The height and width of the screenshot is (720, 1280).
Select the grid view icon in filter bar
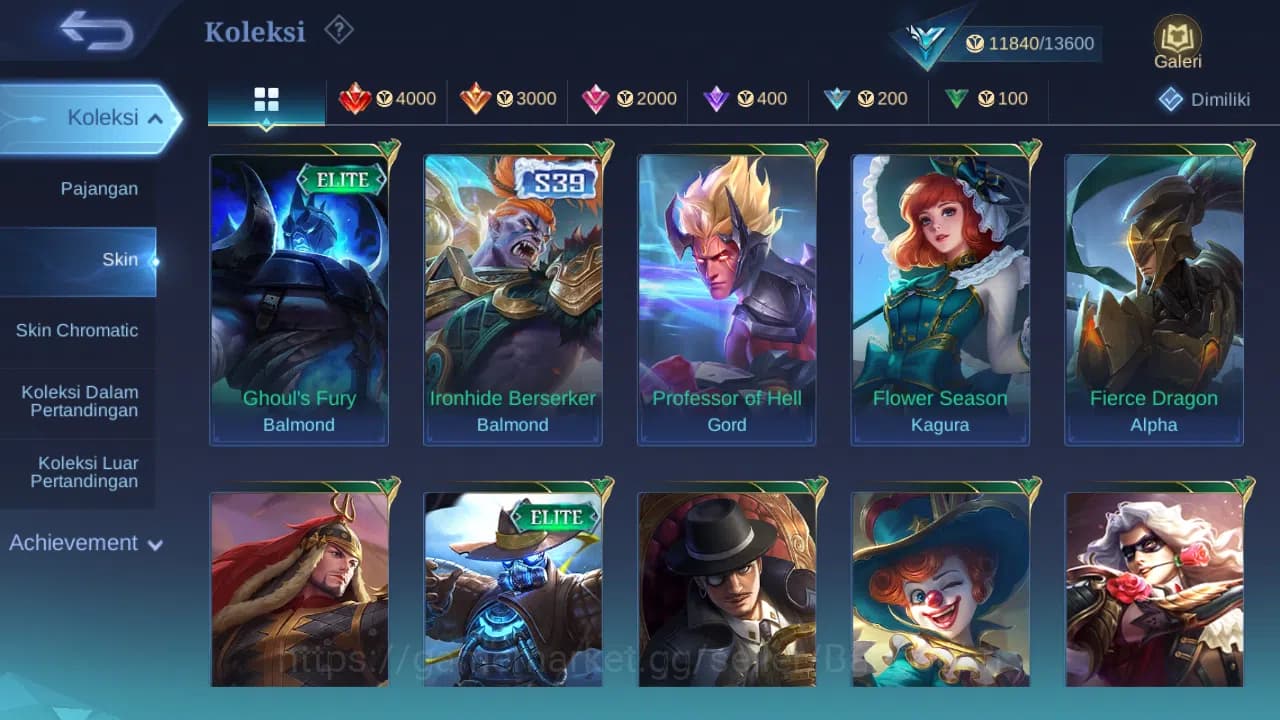point(265,99)
